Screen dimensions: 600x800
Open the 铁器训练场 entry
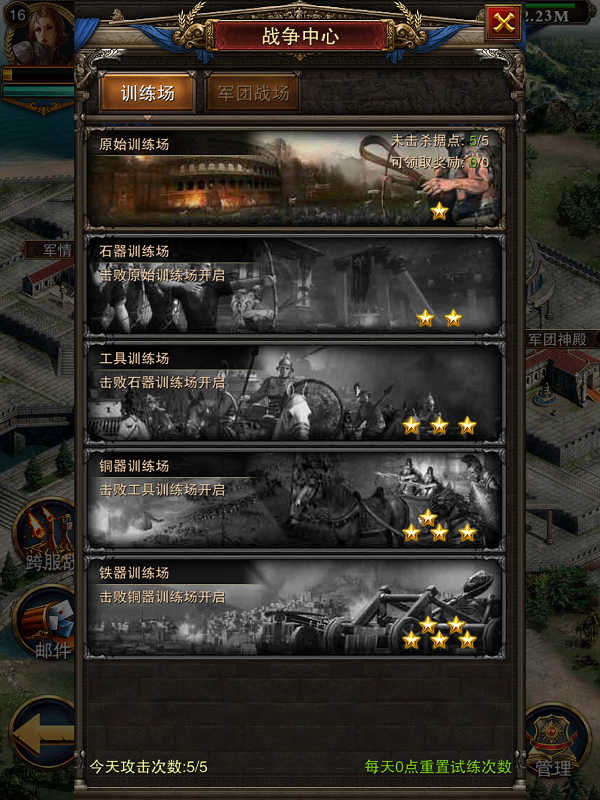tap(295, 606)
